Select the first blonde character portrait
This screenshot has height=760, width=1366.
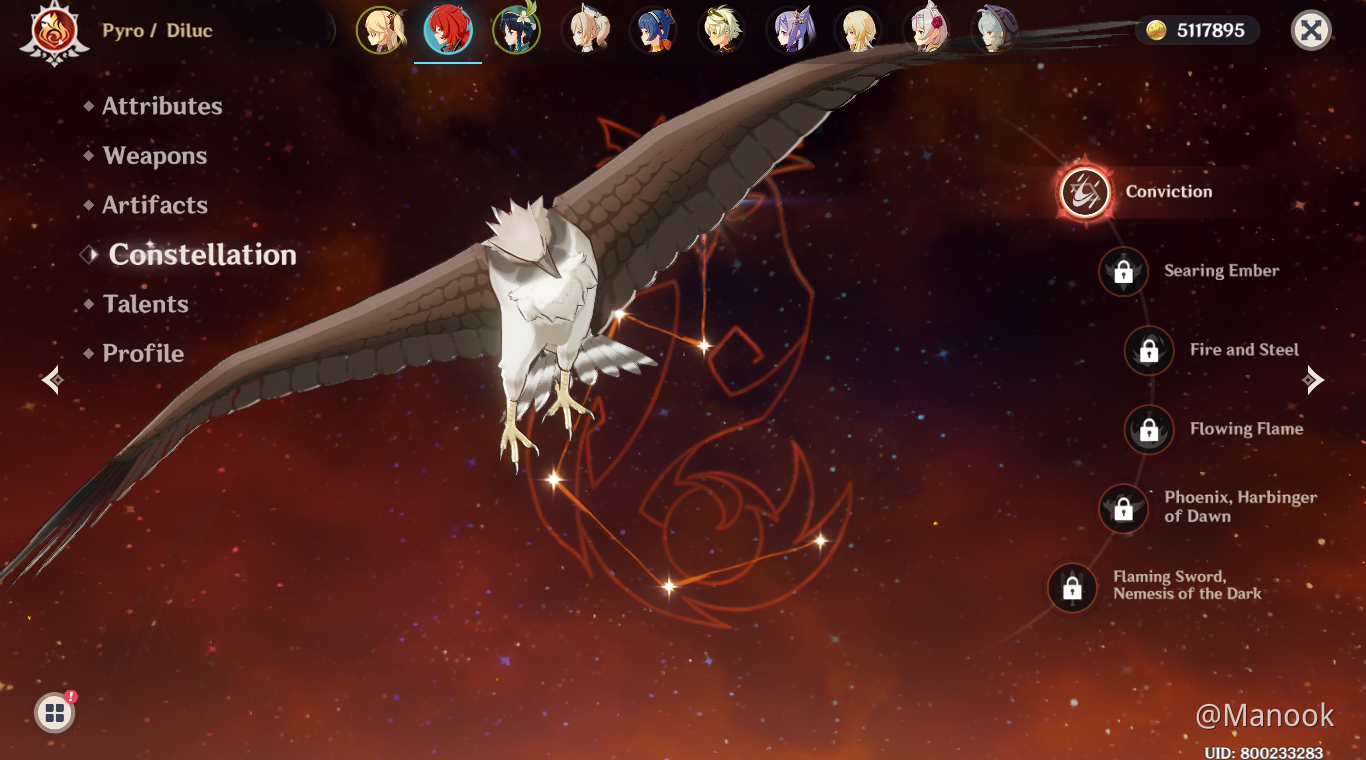tap(381, 30)
